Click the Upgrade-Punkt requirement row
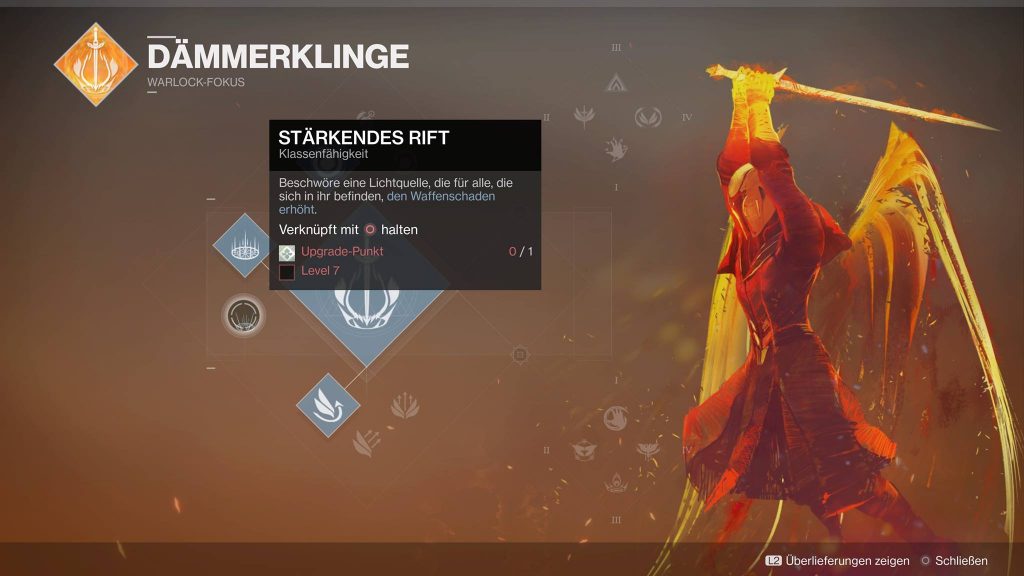This screenshot has height=576, width=1024. point(405,251)
